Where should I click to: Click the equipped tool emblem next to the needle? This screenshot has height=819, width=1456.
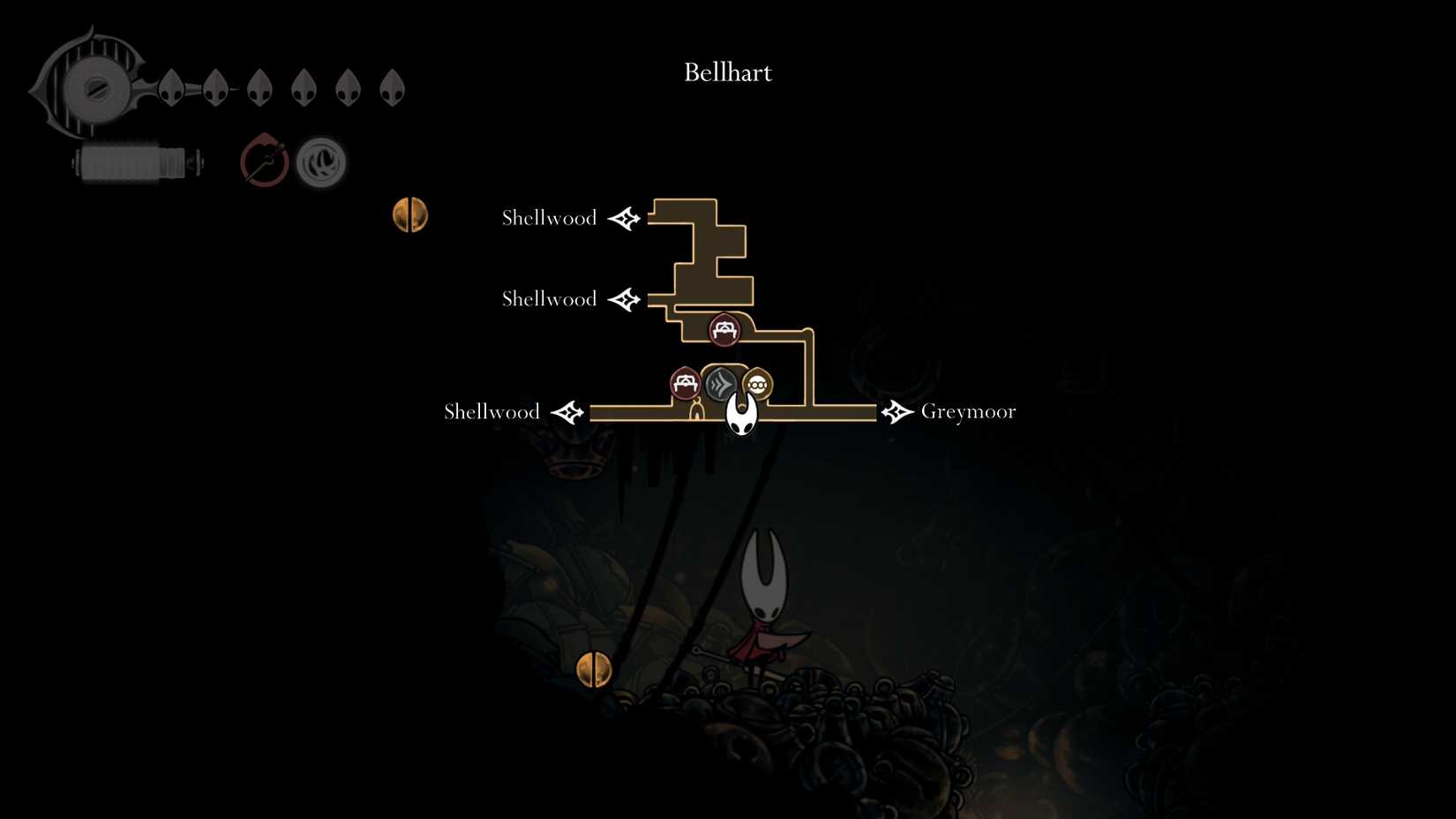pyautogui.click(x=319, y=161)
